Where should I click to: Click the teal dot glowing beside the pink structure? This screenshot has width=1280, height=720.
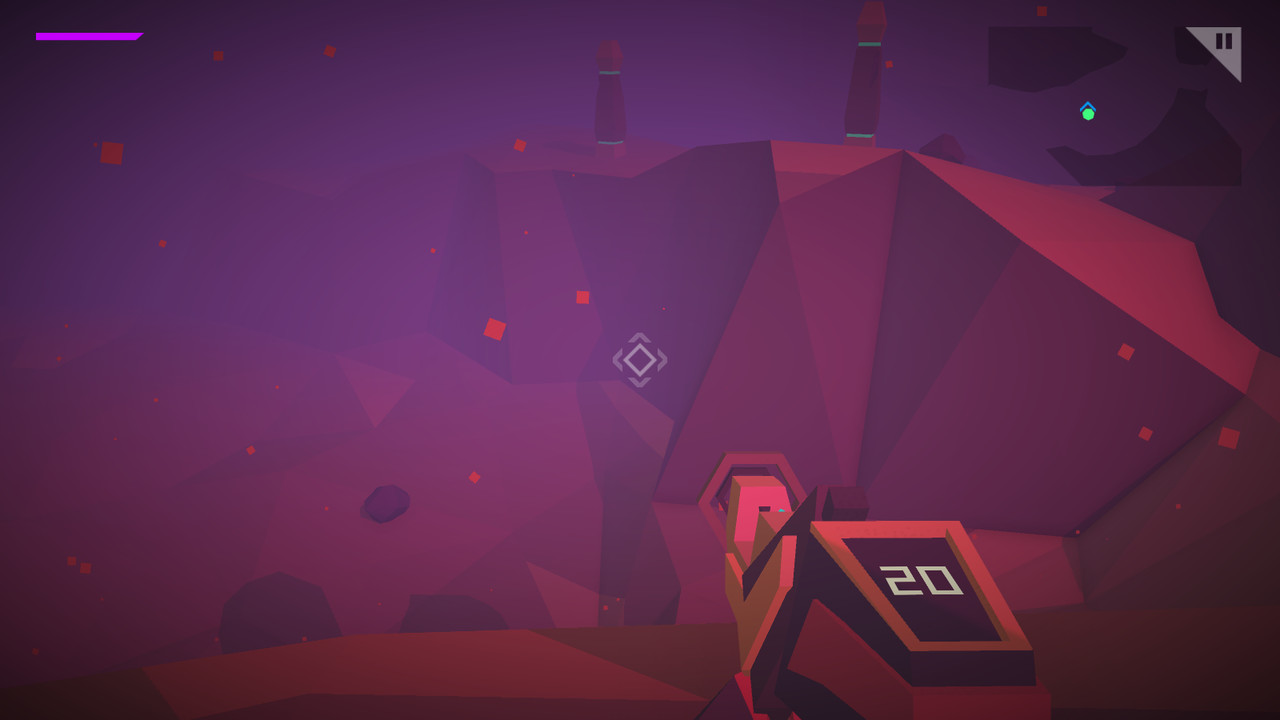tap(782, 509)
